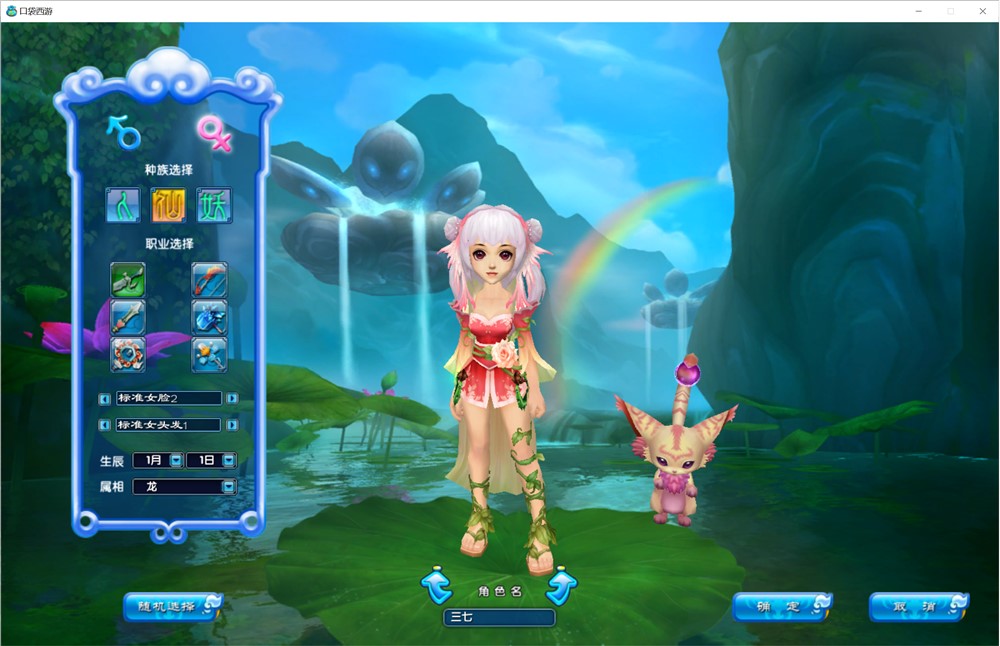This screenshot has width=1000, height=646.
Task: Open the birth month dropdown
Action: pyautogui.click(x=176, y=461)
